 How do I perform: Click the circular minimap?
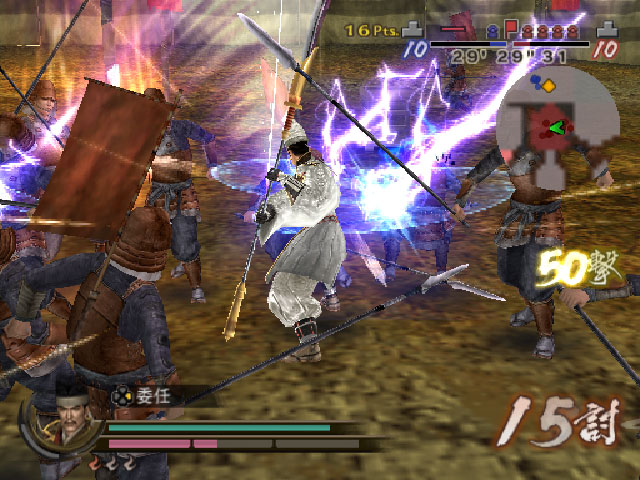click(x=553, y=128)
